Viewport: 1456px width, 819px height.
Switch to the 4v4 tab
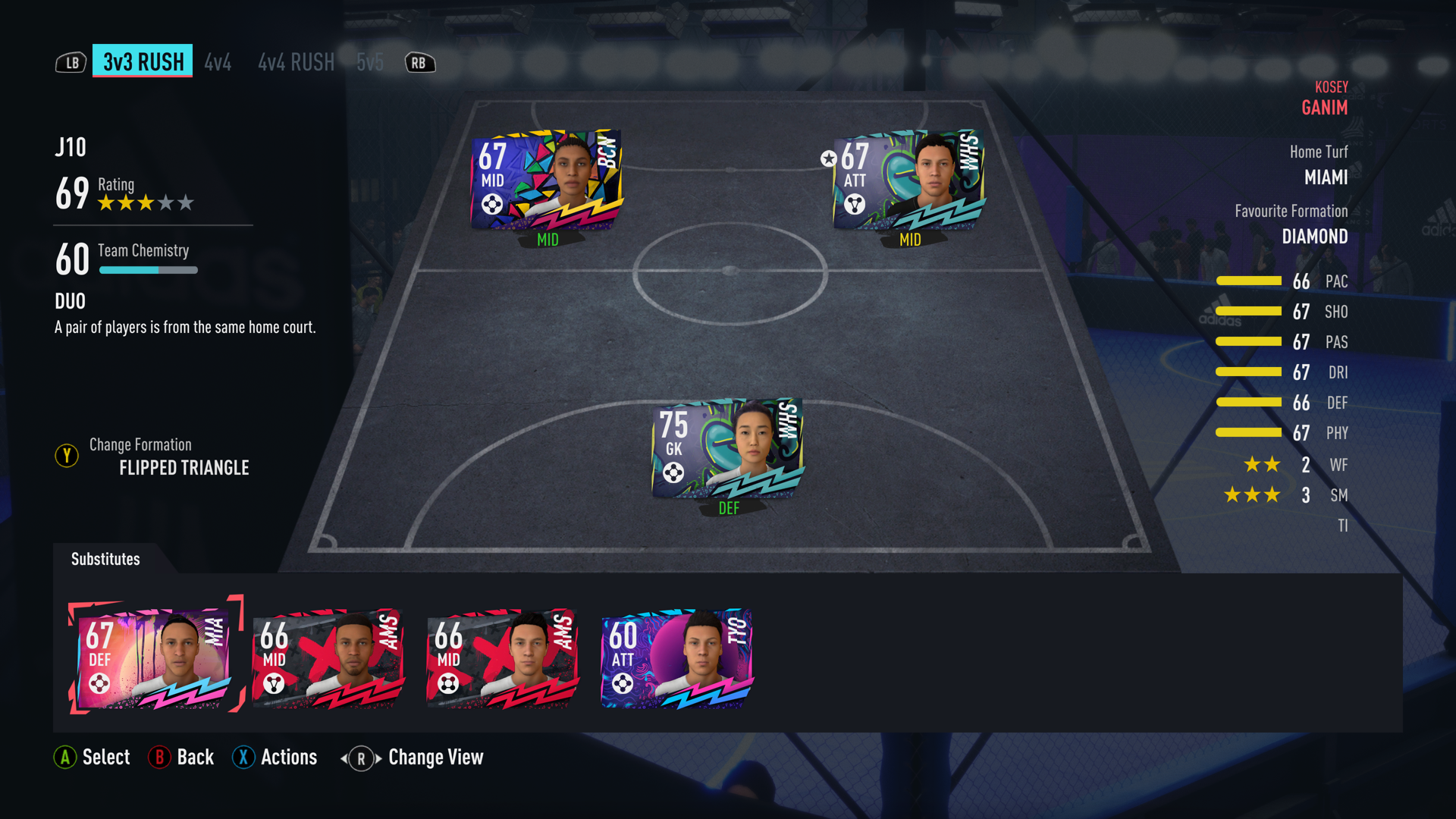218,62
